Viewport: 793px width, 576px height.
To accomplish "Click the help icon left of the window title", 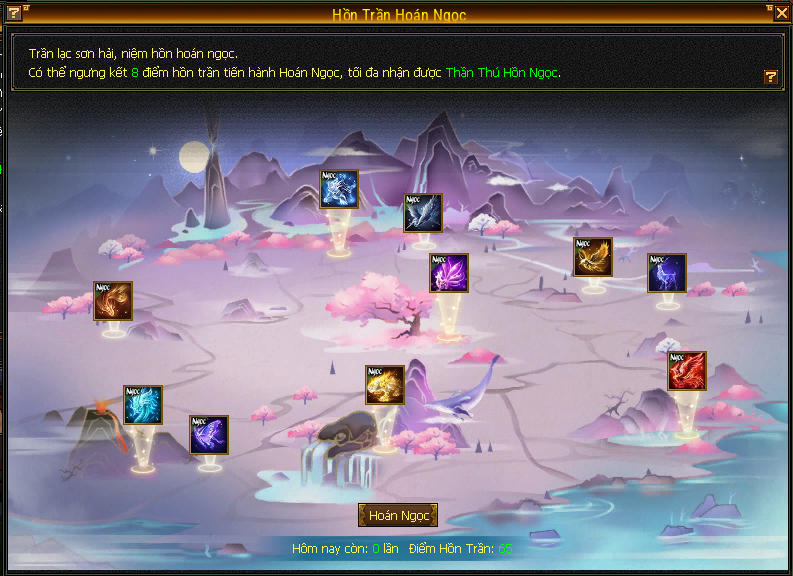I will 14,13.
